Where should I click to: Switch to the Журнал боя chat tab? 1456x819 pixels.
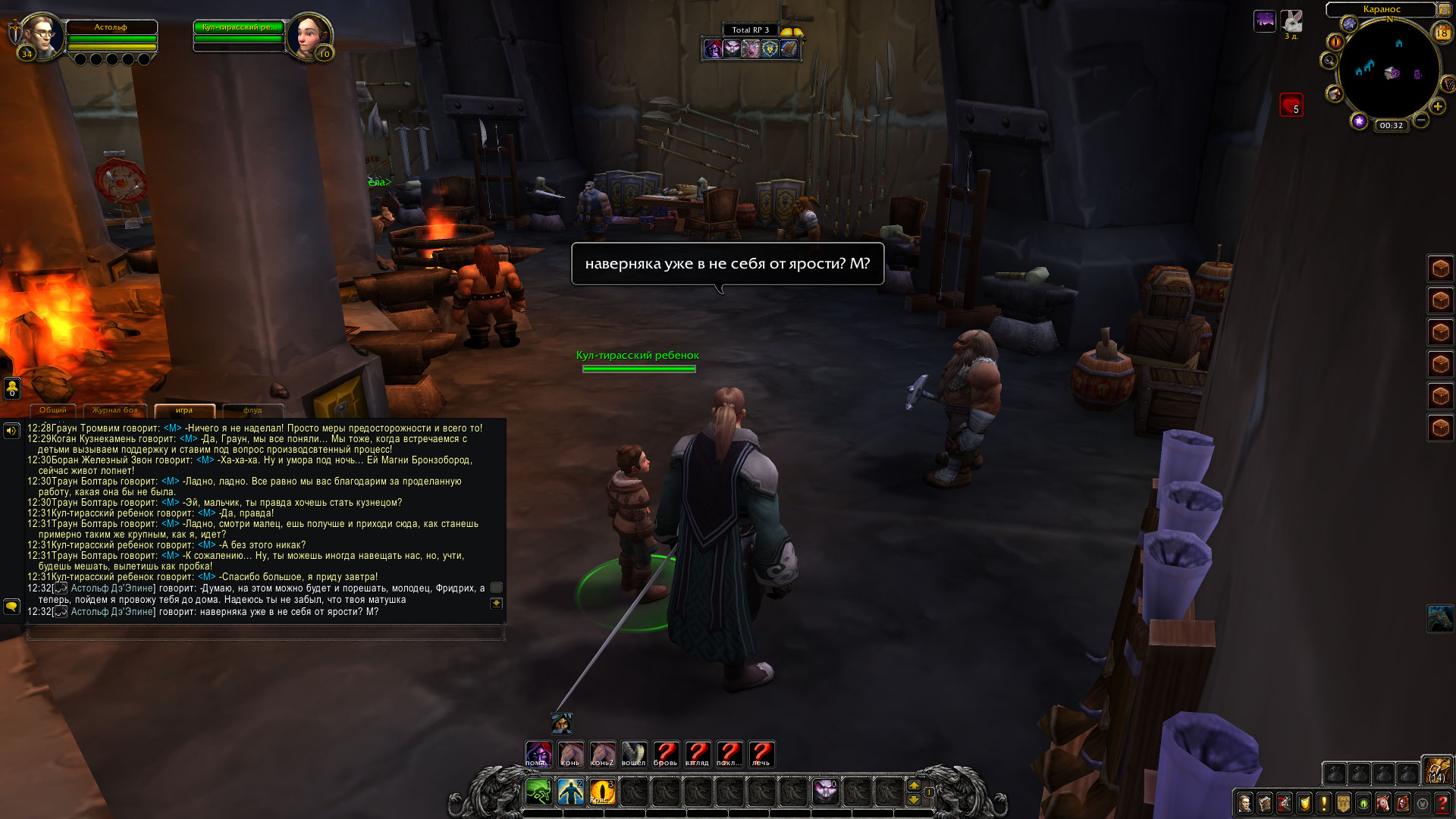click(115, 410)
